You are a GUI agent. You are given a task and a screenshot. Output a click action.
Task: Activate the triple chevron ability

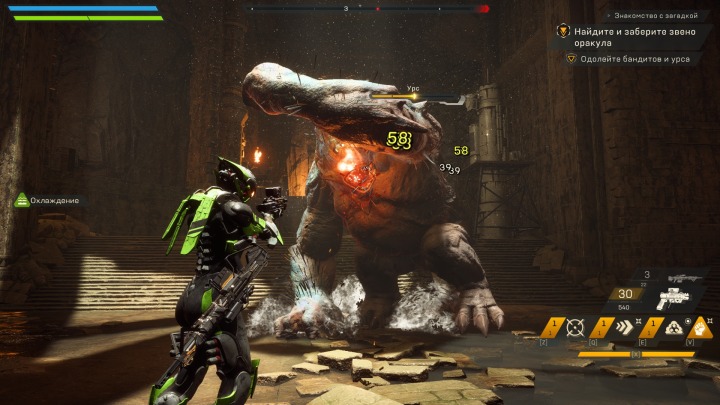[x=626, y=327]
